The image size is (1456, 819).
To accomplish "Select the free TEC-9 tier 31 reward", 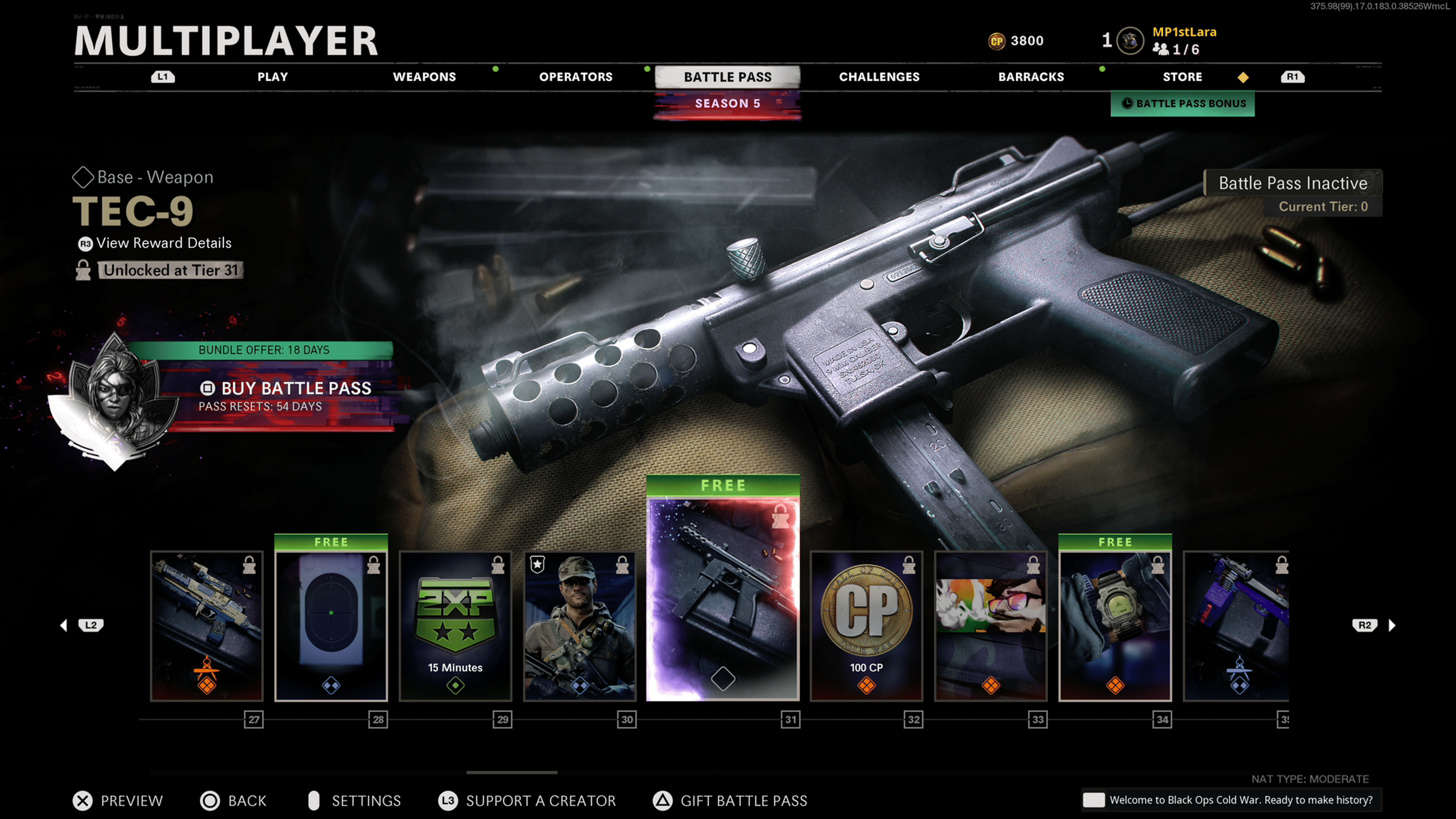I will 722,599.
